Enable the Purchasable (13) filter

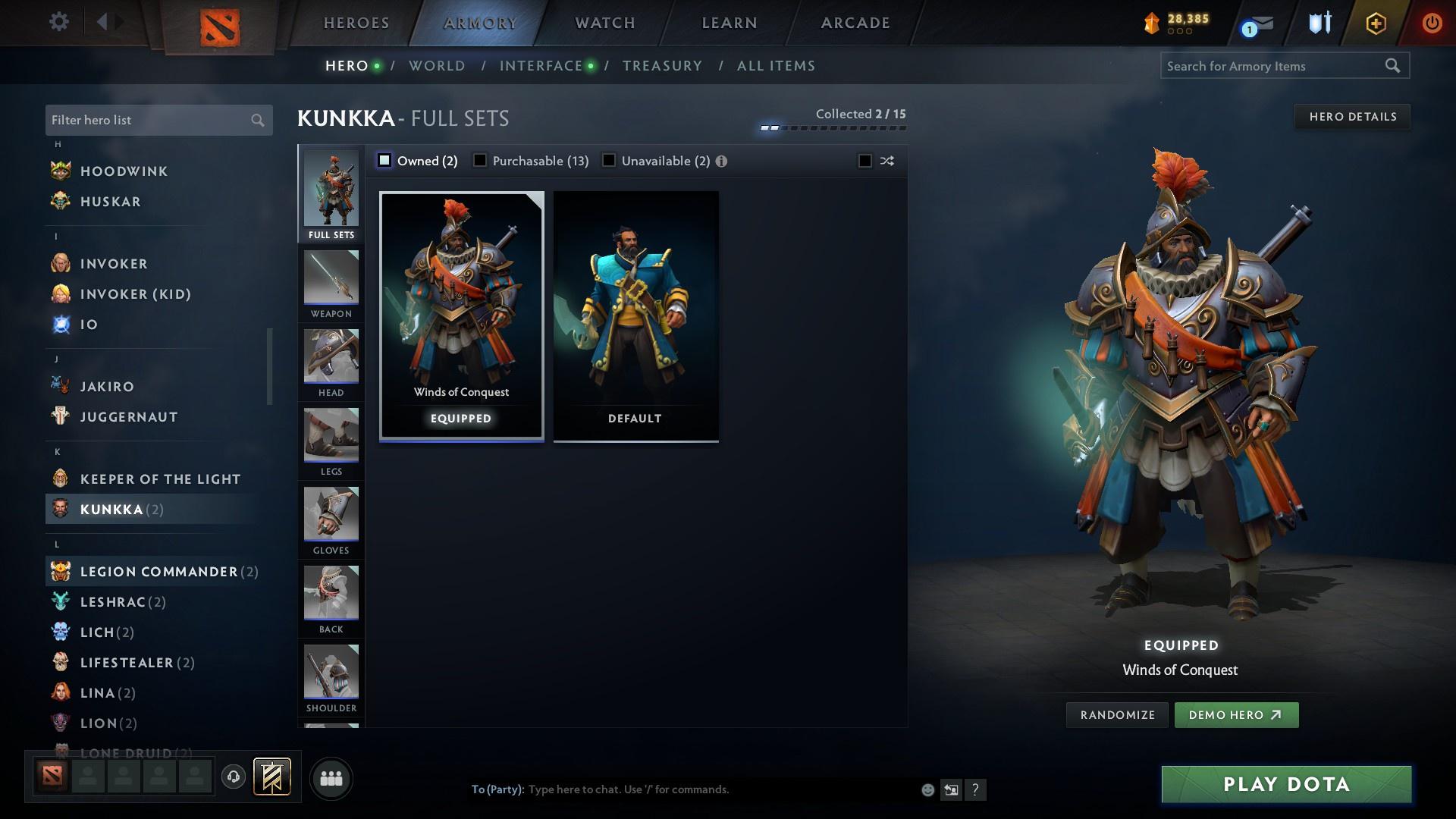[480, 161]
